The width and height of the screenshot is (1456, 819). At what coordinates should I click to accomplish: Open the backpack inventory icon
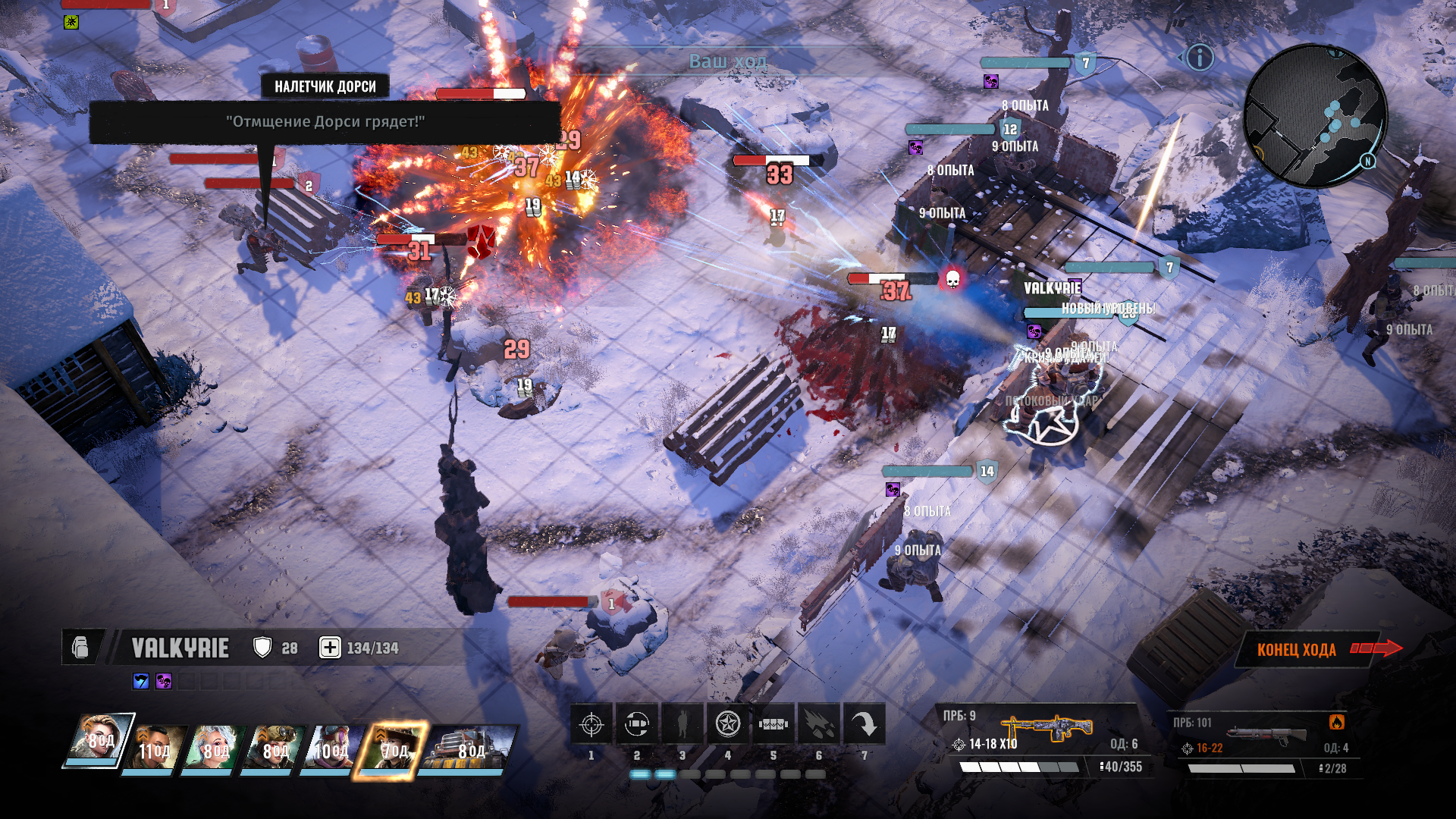[80, 648]
